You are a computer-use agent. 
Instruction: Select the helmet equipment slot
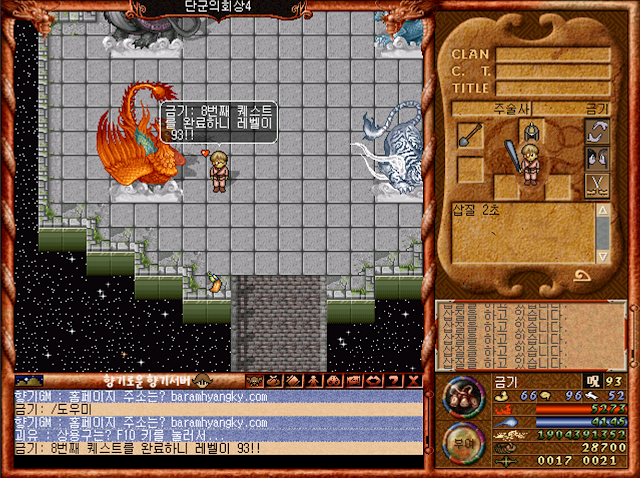[531, 129]
